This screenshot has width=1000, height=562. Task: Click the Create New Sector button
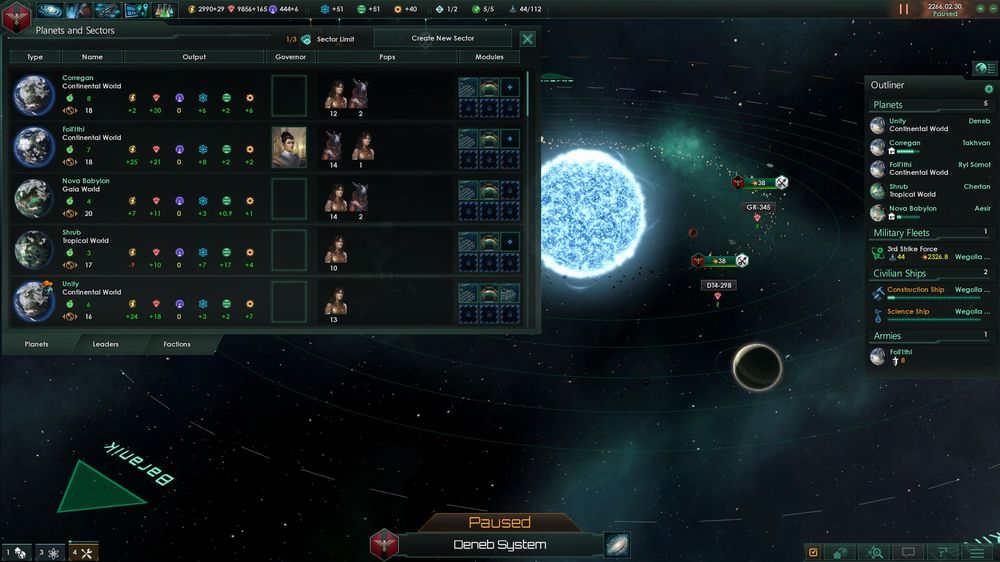point(443,39)
